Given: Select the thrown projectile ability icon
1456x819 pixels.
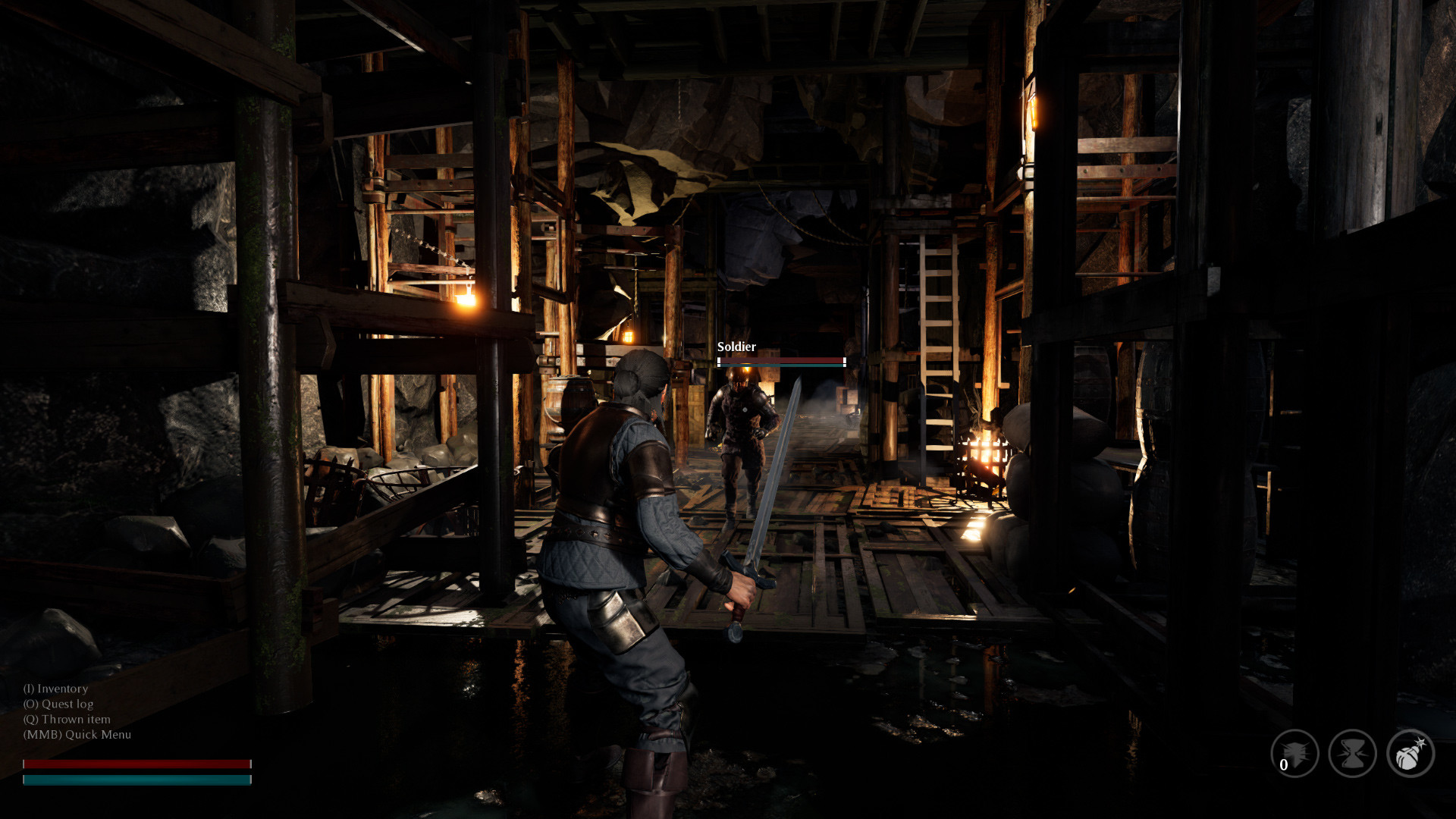Looking at the screenshot, I should (1297, 753).
